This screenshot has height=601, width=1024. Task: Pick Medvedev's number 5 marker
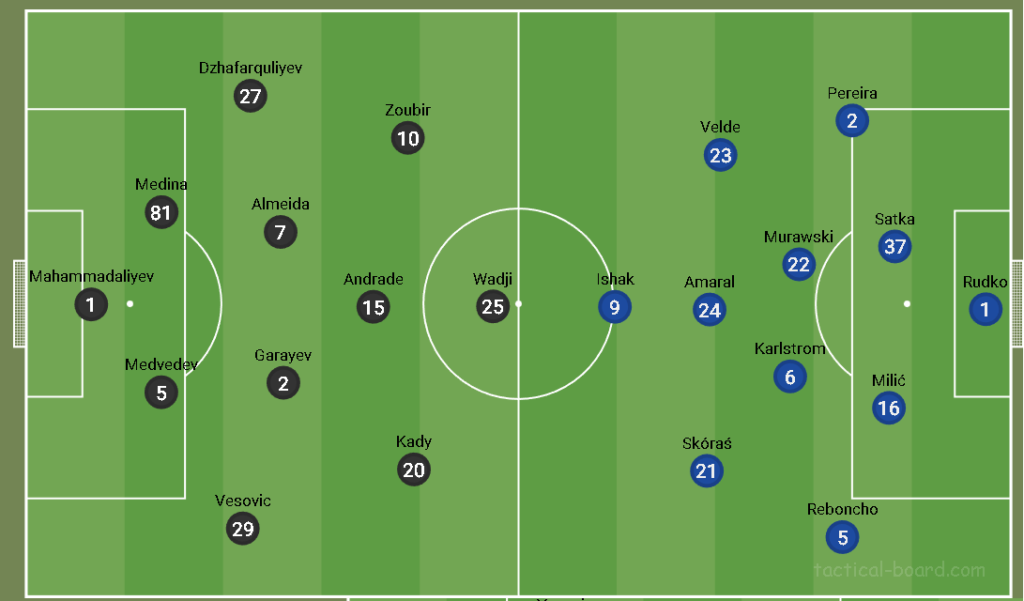coord(161,393)
